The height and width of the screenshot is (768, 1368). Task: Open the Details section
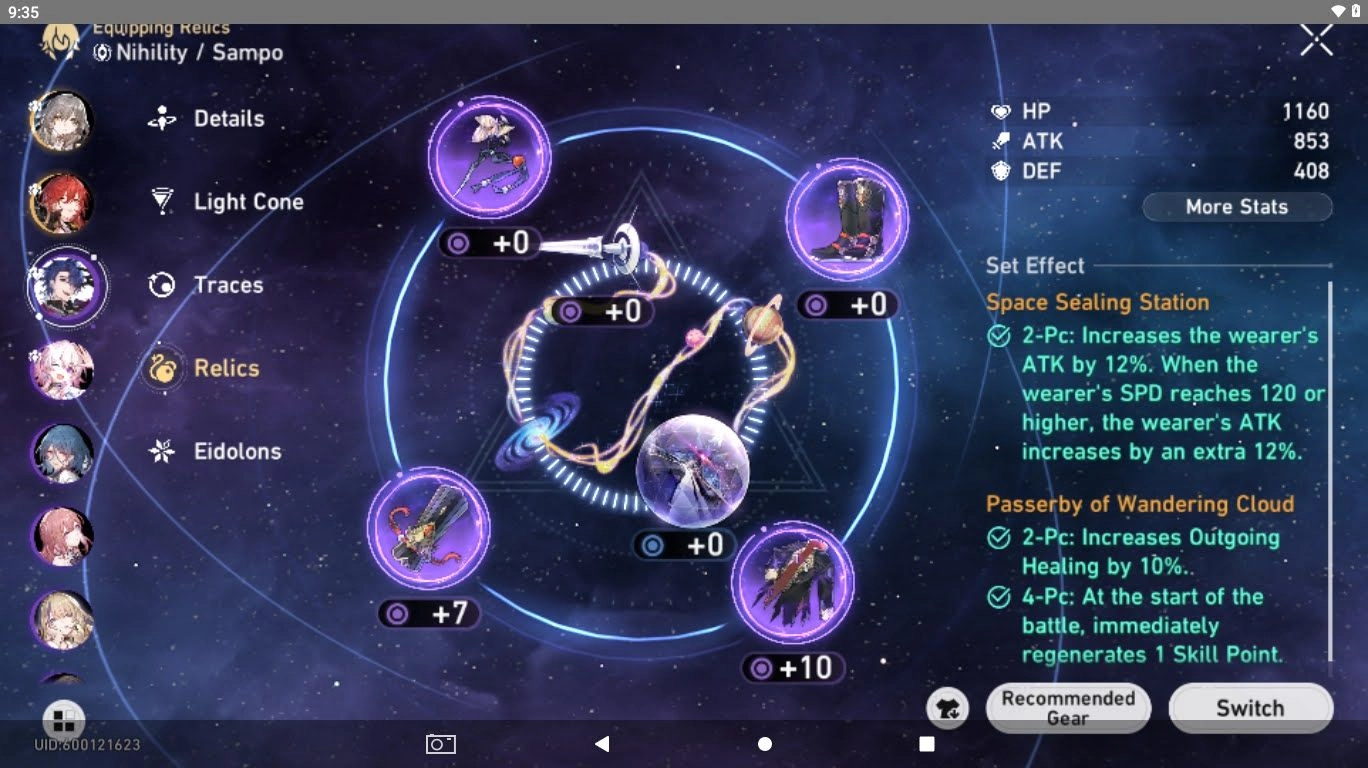pyautogui.click(x=227, y=118)
